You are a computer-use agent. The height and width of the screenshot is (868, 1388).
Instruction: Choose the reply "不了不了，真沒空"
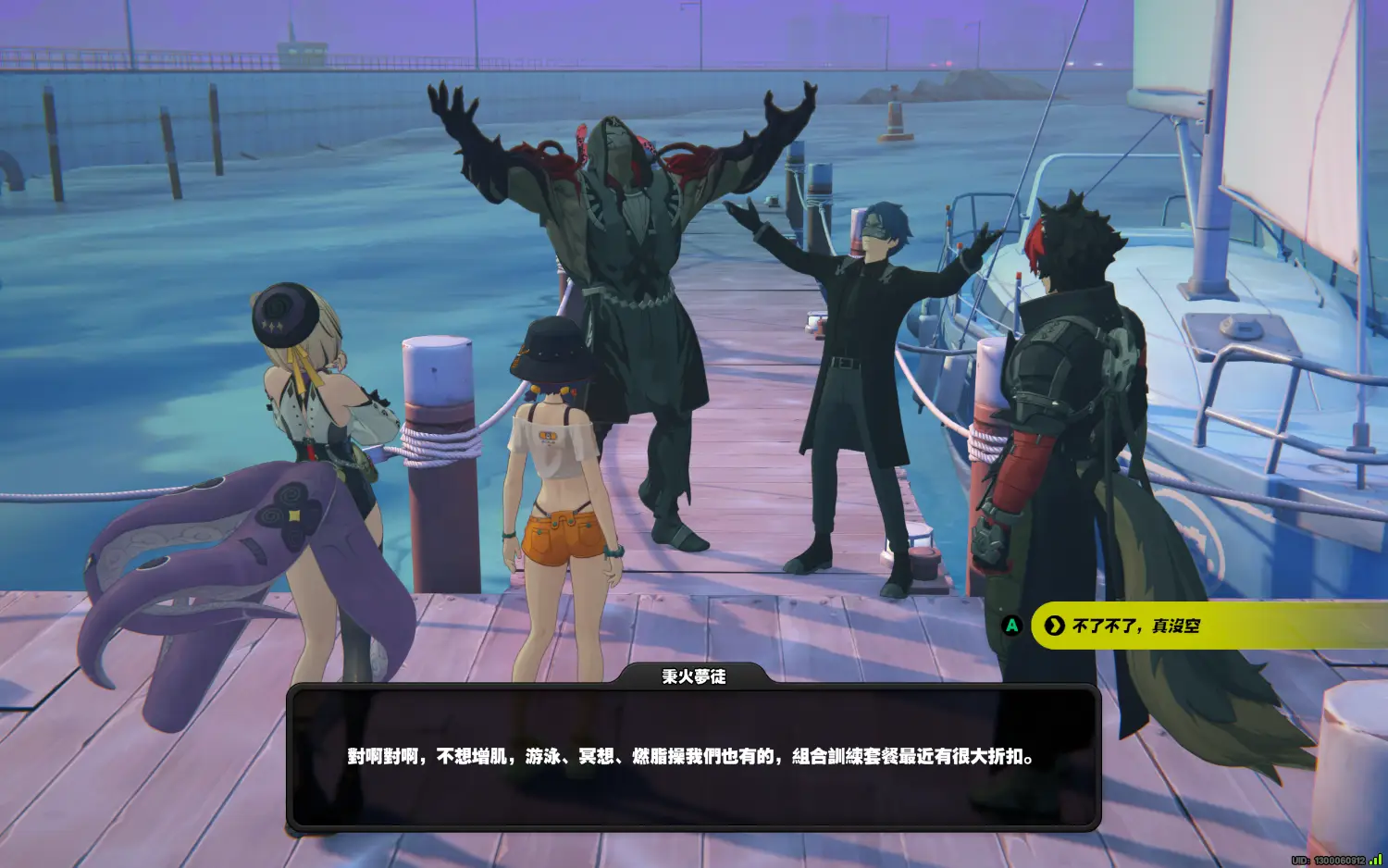[x=1135, y=626]
